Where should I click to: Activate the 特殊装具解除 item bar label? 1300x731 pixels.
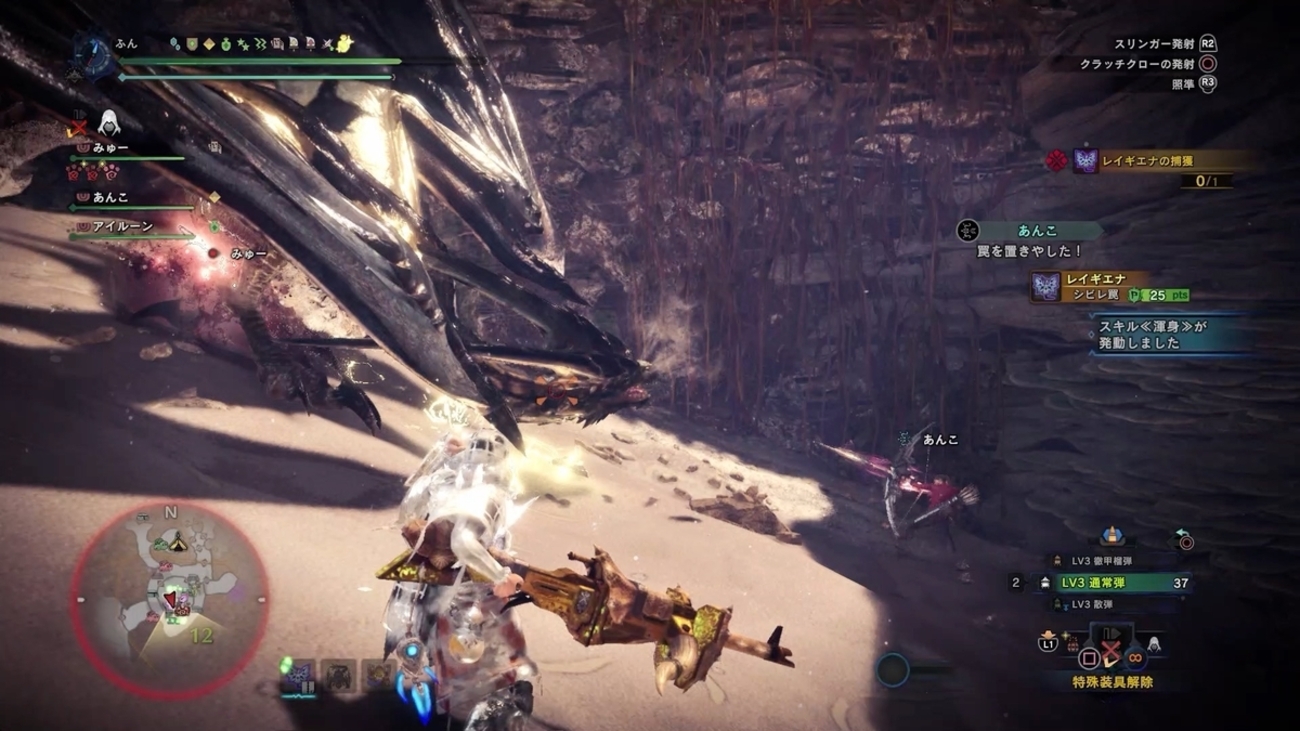coord(1112,682)
